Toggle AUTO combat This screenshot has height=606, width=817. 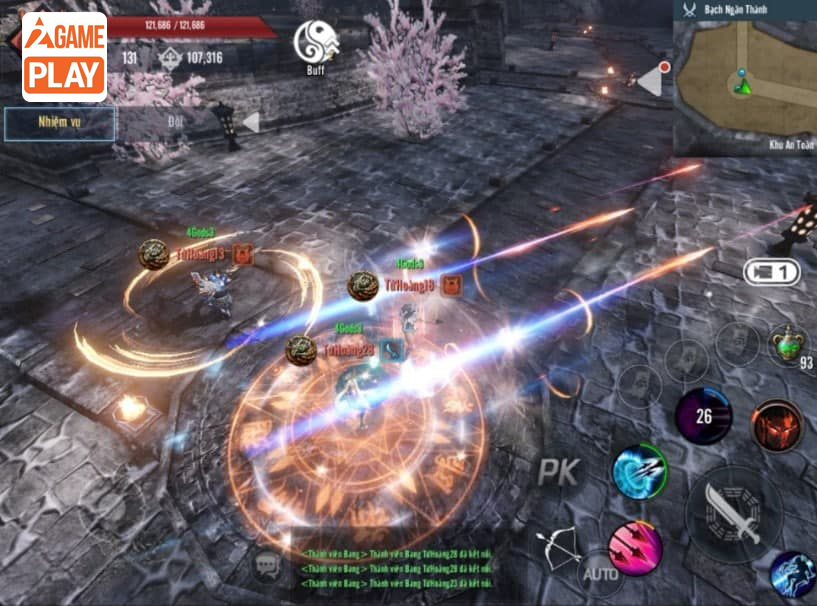tap(599, 573)
